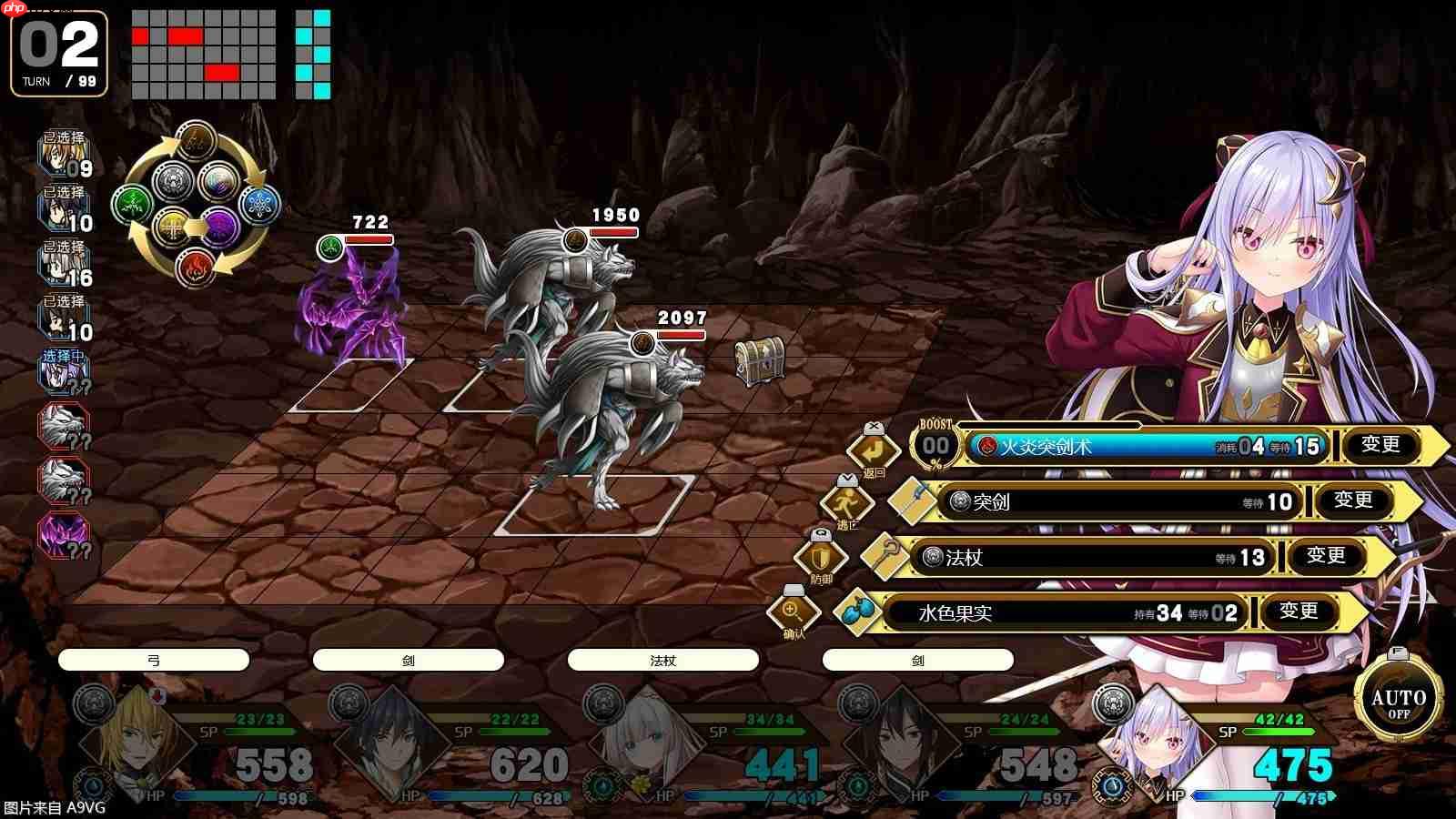Select the green nature element on the wheel
The image size is (1456, 819).
pyautogui.click(x=133, y=201)
